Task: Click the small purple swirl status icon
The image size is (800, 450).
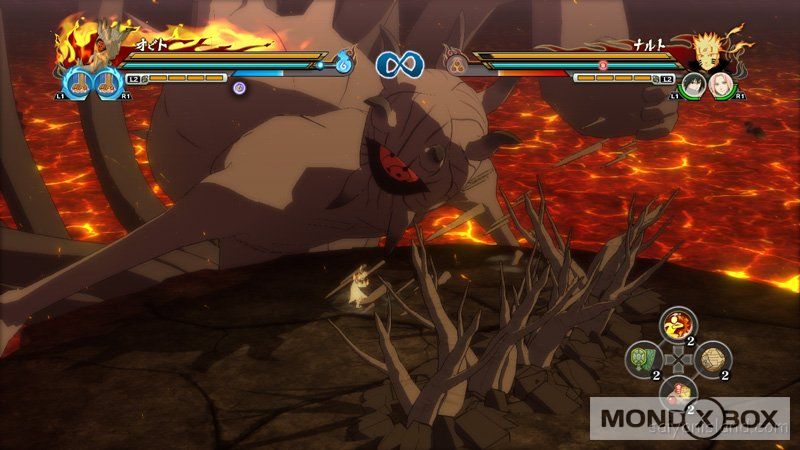Action: click(239, 88)
